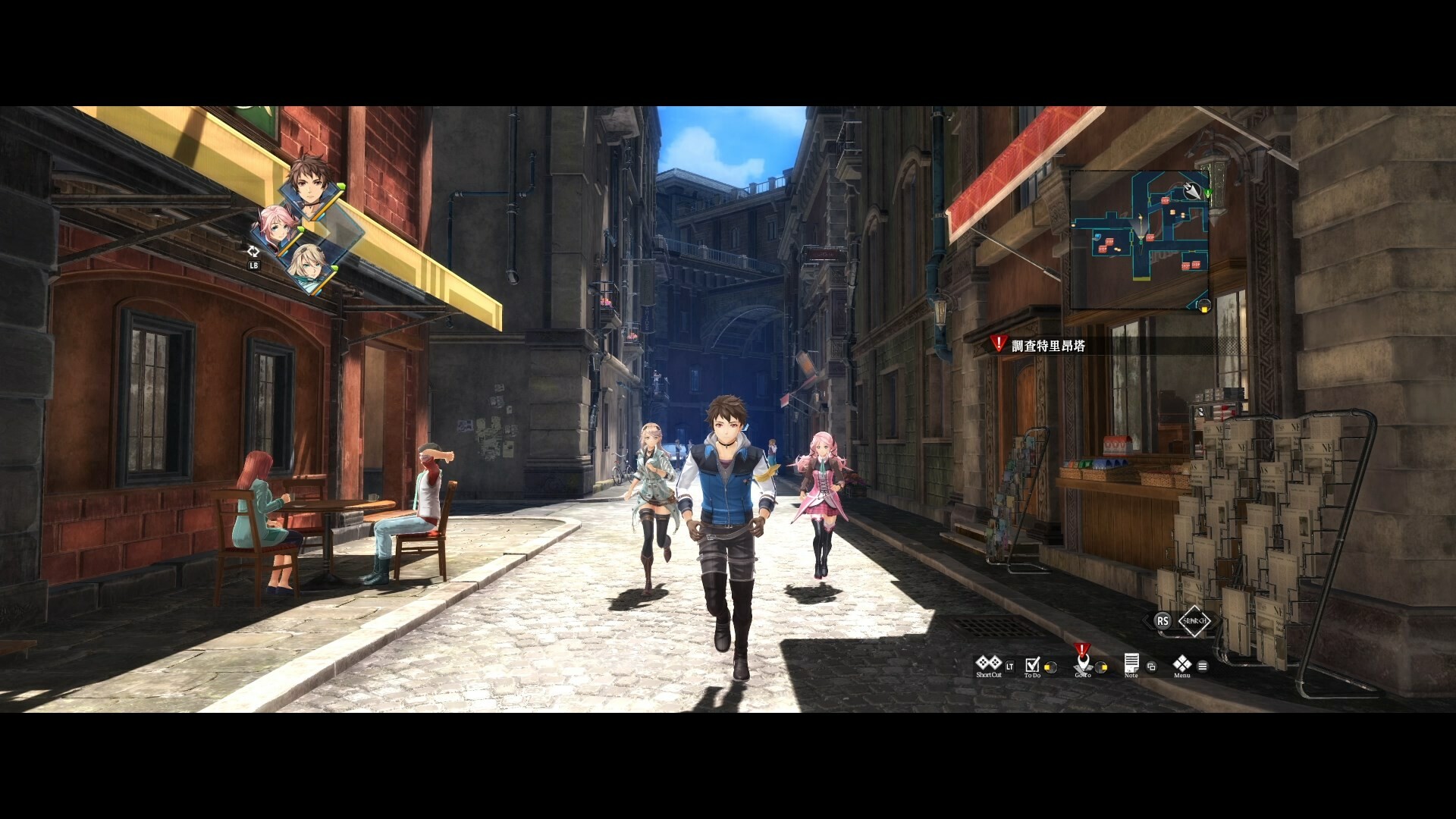Click the Go To map-pin icon
1456x819 pixels.
click(x=1083, y=664)
